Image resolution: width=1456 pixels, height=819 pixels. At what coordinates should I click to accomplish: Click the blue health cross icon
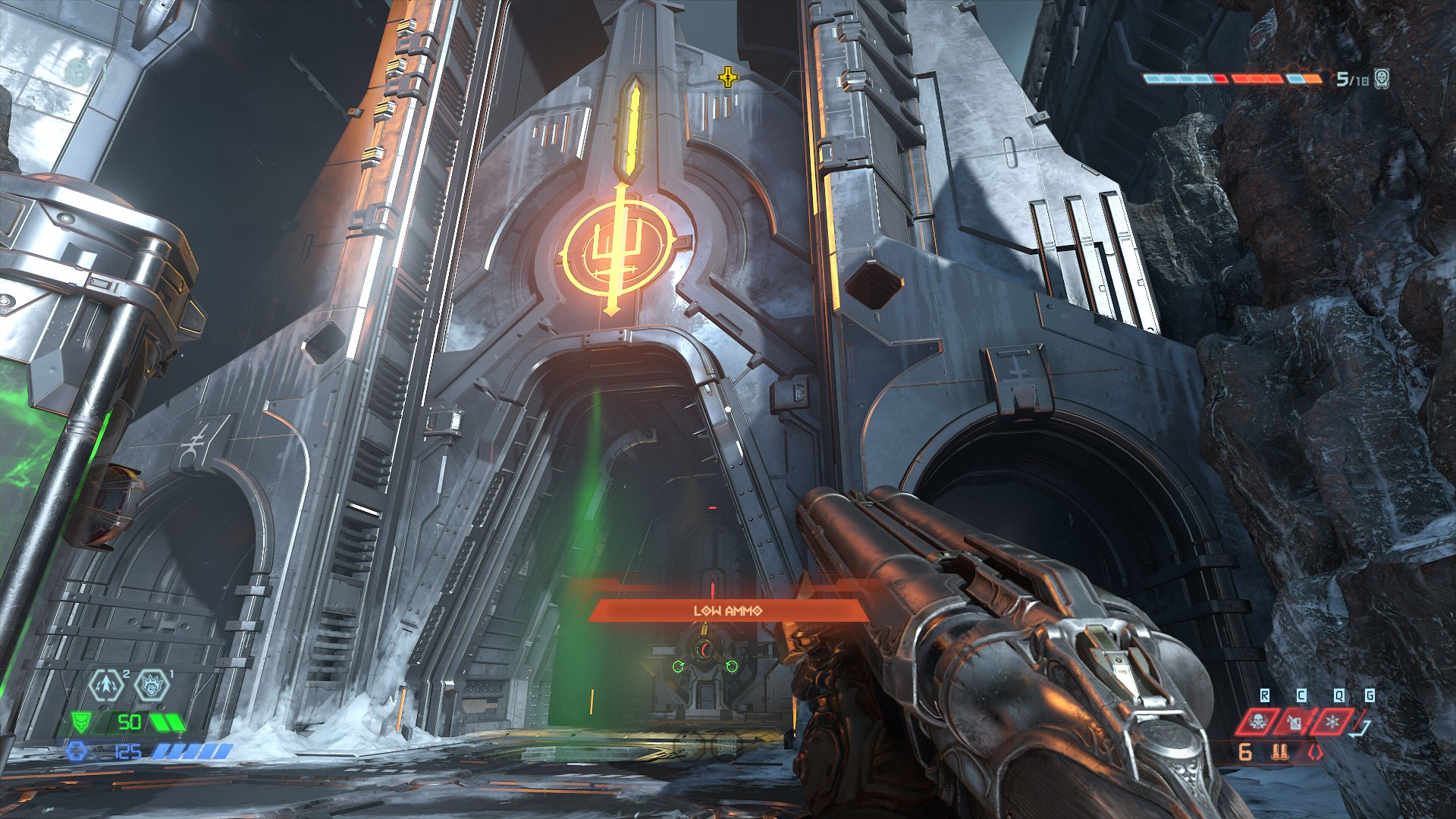[76, 752]
